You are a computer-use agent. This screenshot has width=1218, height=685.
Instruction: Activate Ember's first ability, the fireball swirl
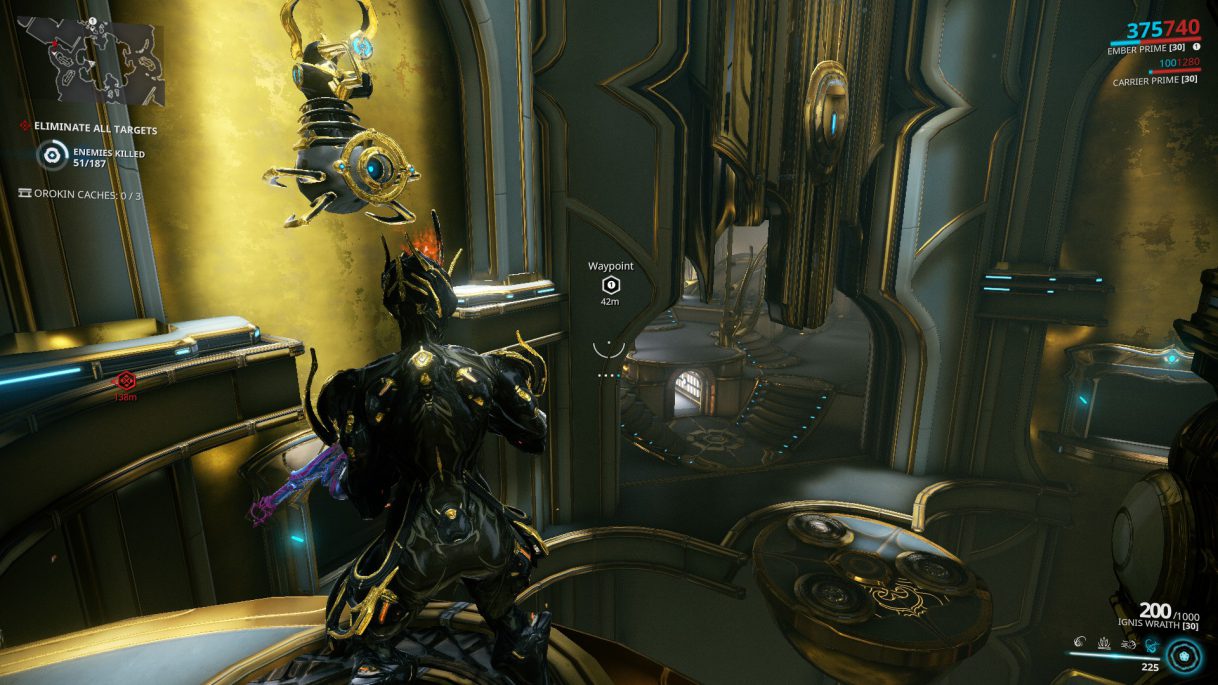pyautogui.click(x=1082, y=640)
